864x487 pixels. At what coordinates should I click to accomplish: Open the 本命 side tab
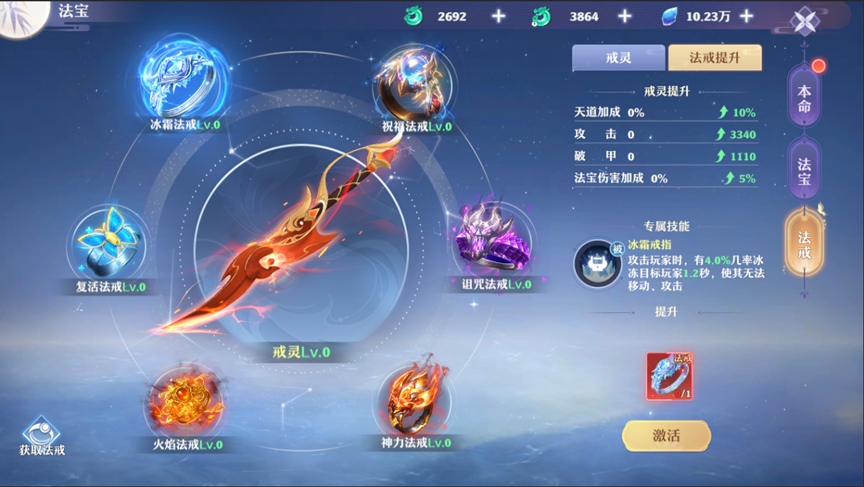point(804,99)
